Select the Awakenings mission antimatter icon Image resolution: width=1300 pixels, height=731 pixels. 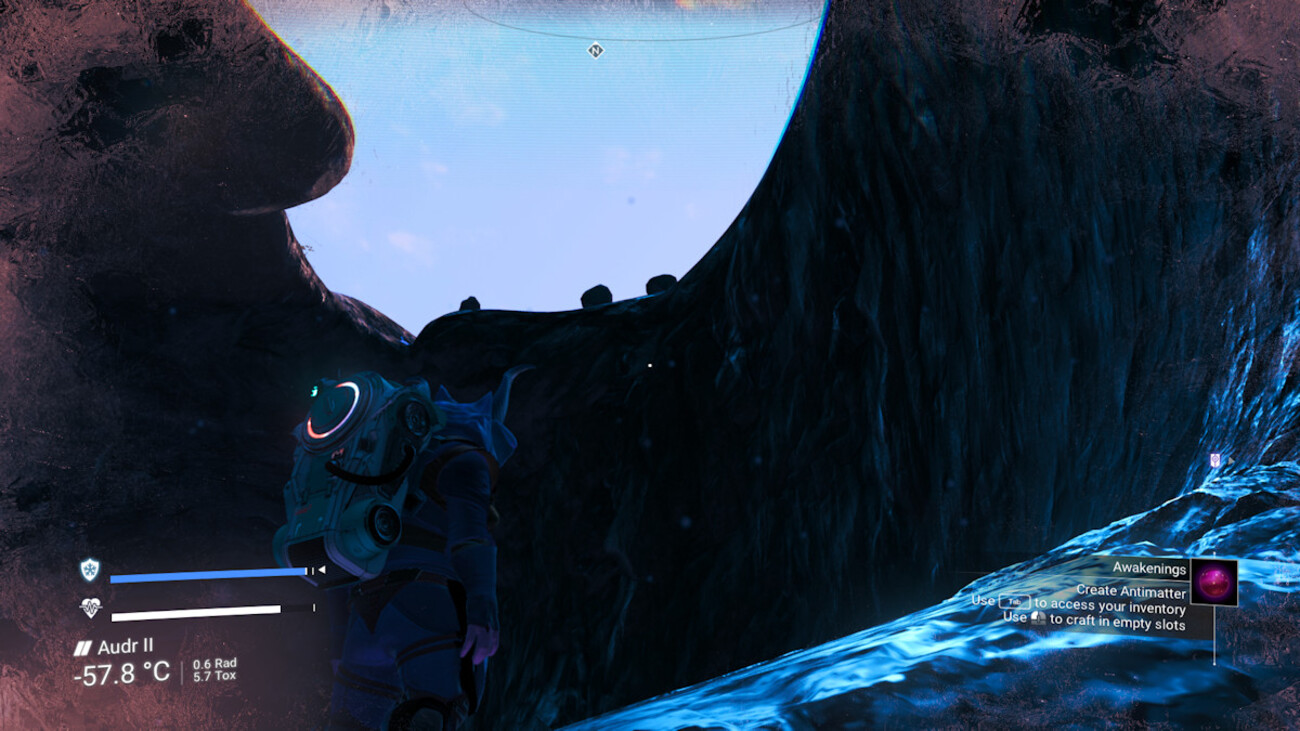click(x=1214, y=582)
